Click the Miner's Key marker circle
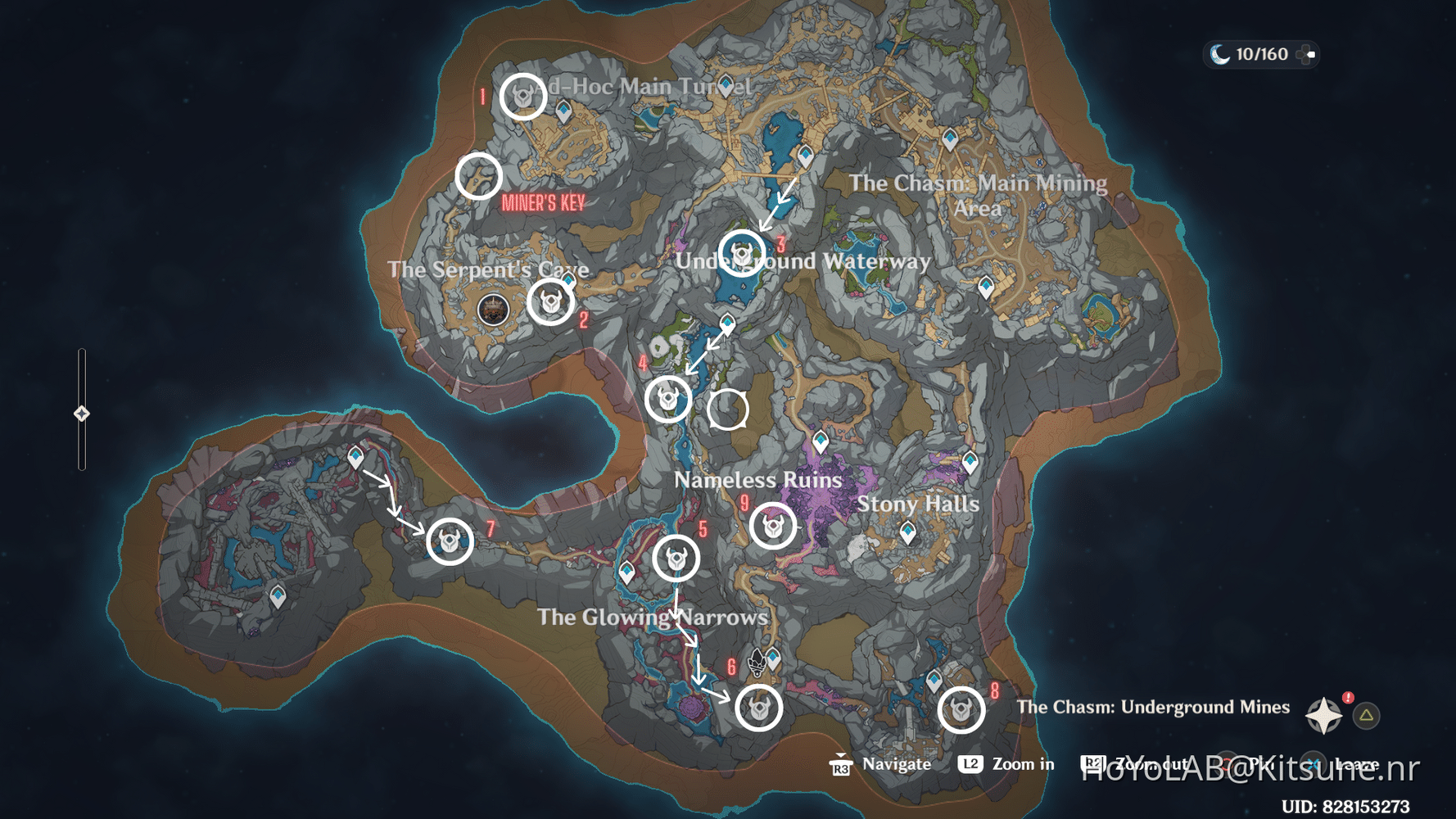Screen dimensions: 1456x819 point(478,176)
